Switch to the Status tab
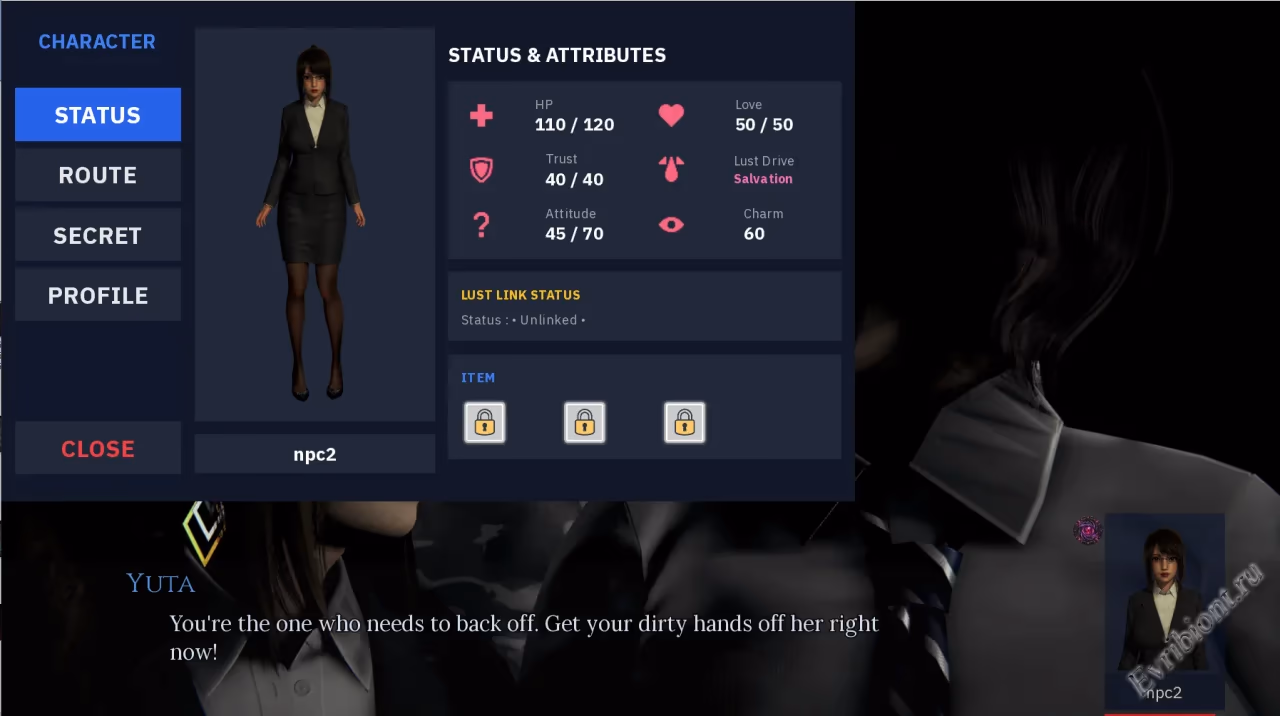This screenshot has height=716, width=1280. point(97,115)
